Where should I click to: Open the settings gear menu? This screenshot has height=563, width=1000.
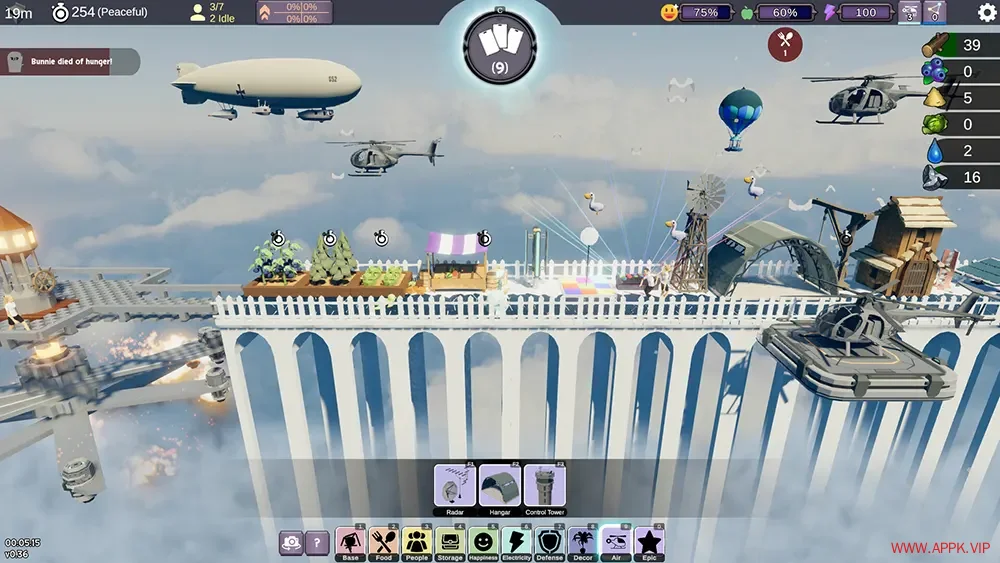986,13
